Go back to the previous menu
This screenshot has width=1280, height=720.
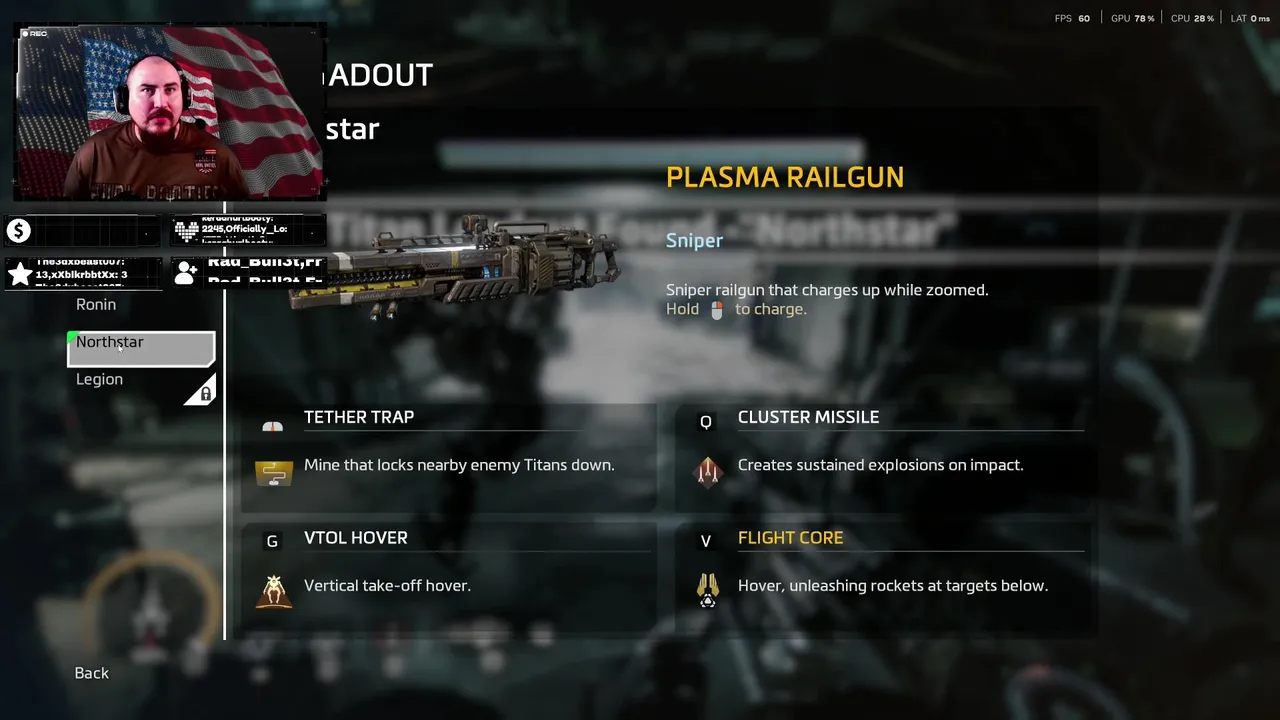click(92, 673)
